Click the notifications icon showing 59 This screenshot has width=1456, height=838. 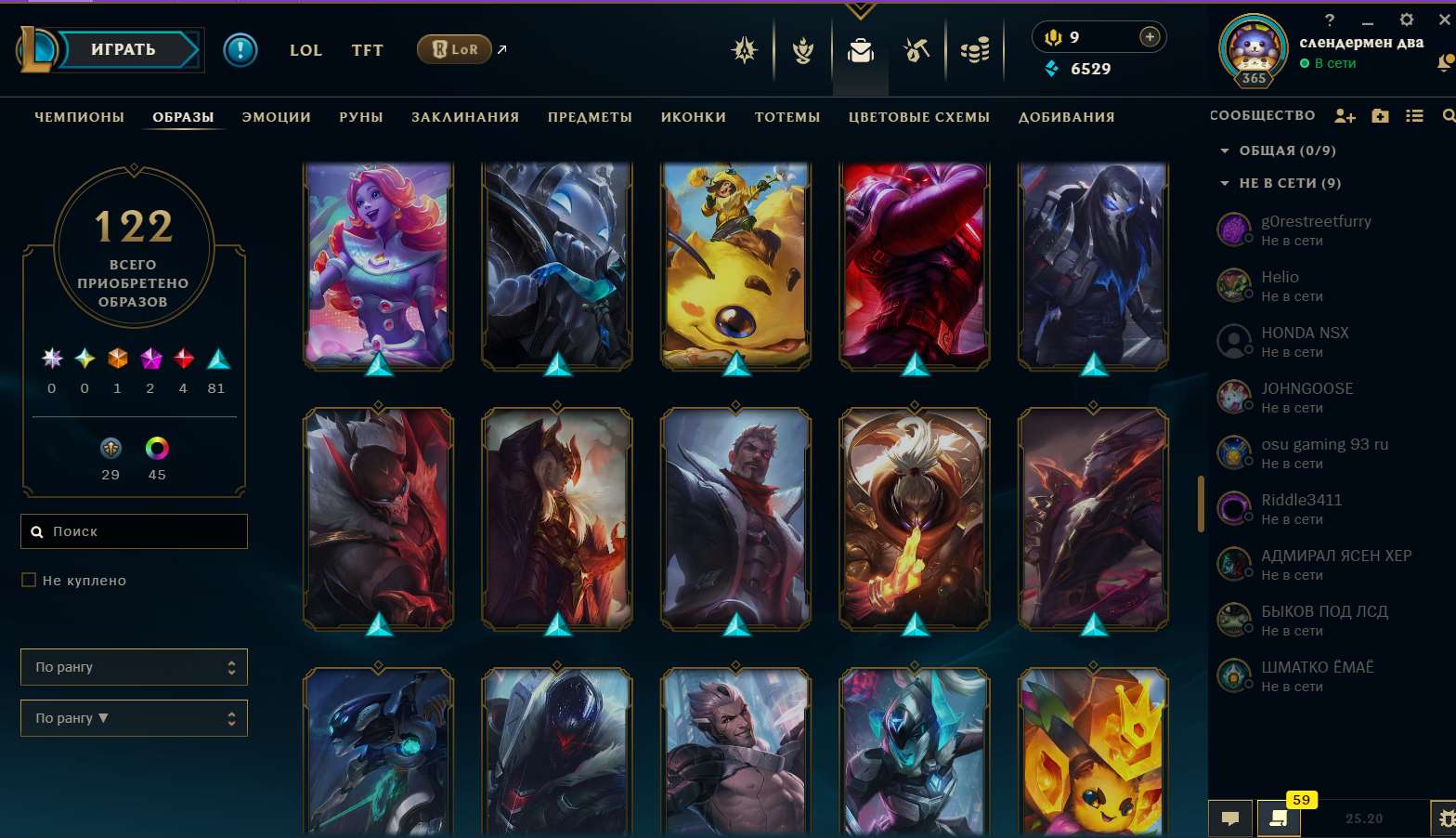(x=1279, y=818)
